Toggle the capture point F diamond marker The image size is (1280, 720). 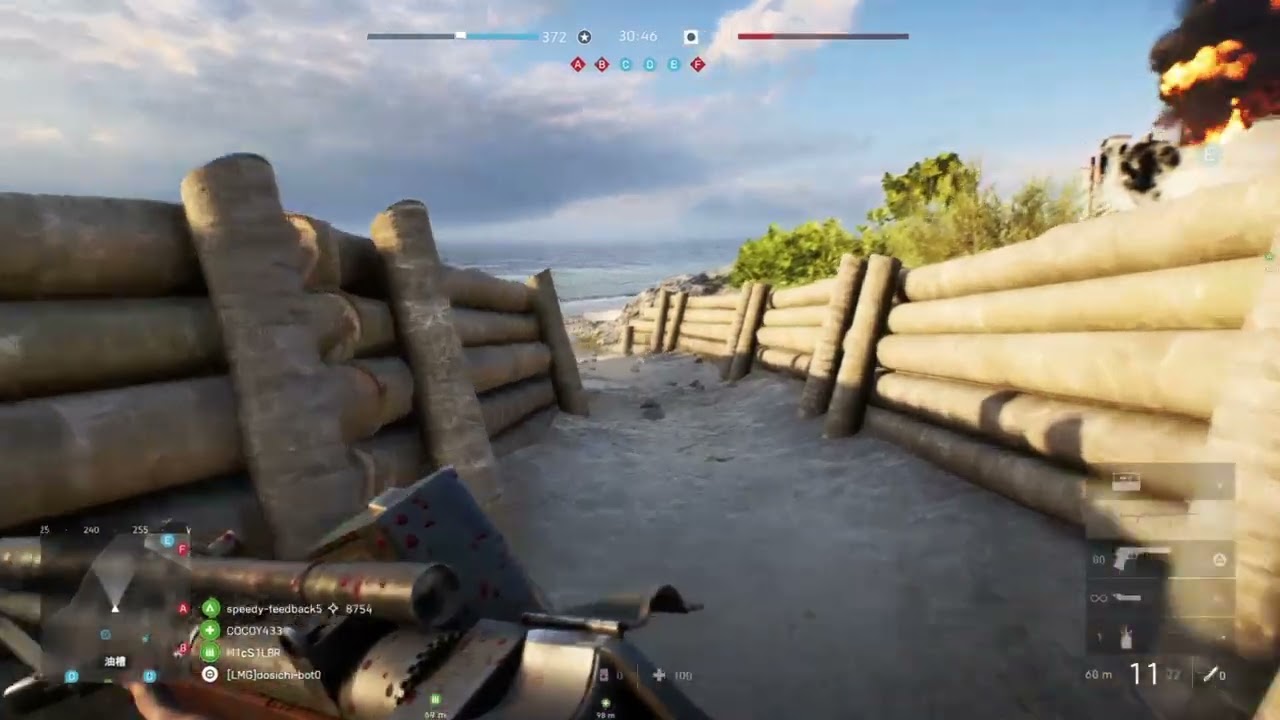coord(697,63)
